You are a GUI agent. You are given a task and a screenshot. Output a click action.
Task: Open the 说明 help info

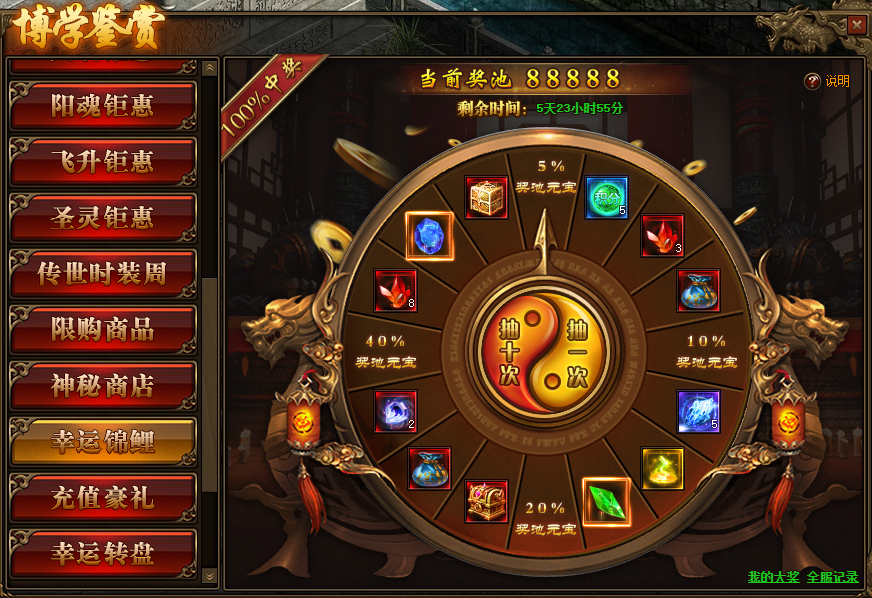tap(828, 82)
